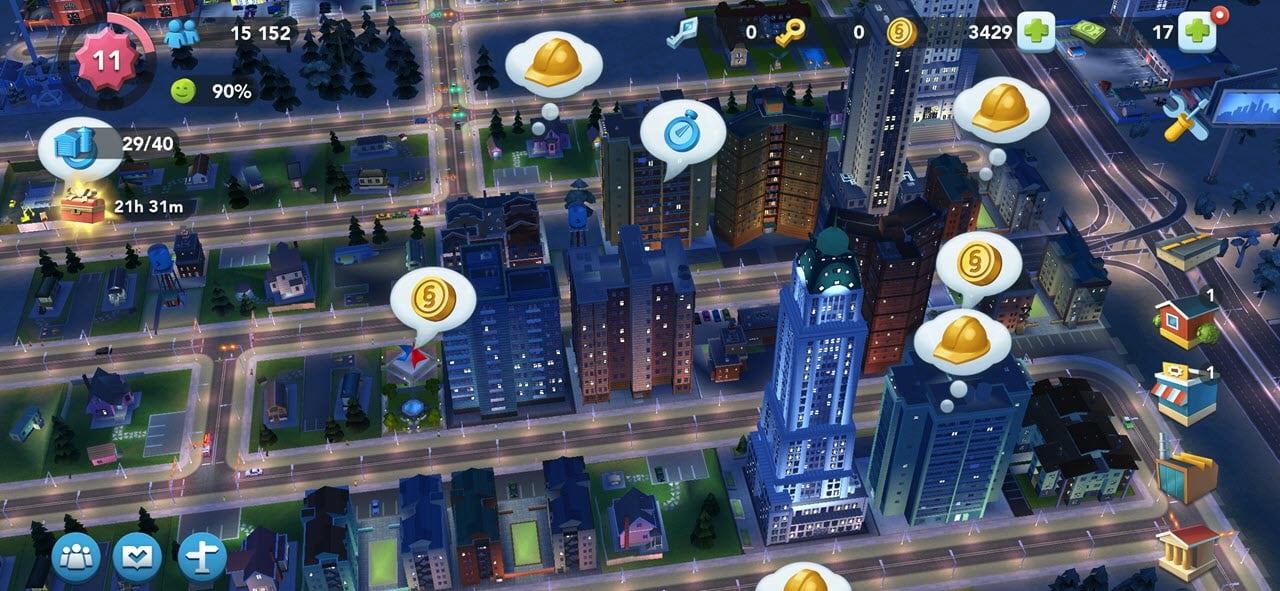
Task: Select the red house residential category
Action: pos(1186,321)
